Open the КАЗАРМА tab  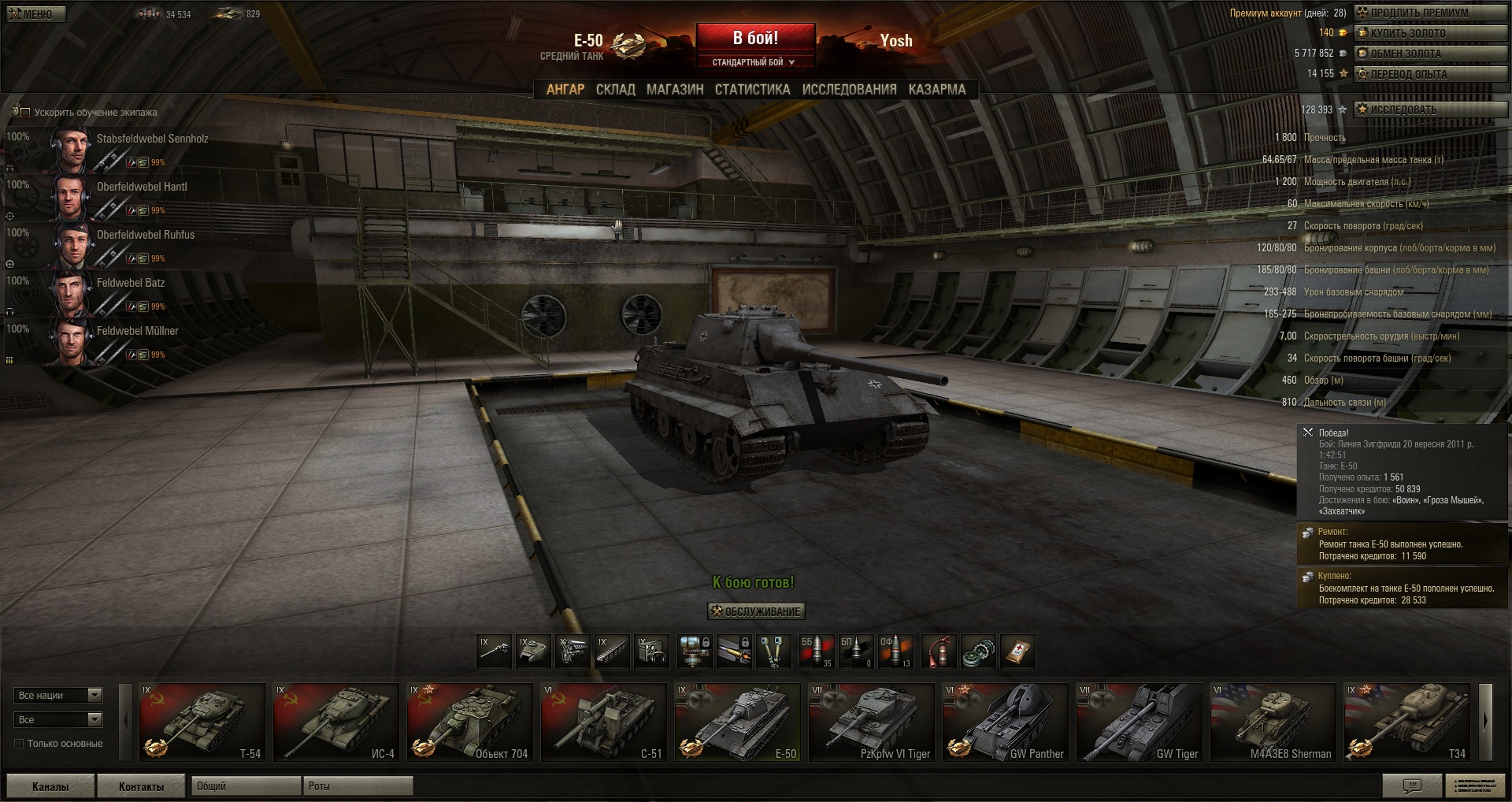(936, 90)
